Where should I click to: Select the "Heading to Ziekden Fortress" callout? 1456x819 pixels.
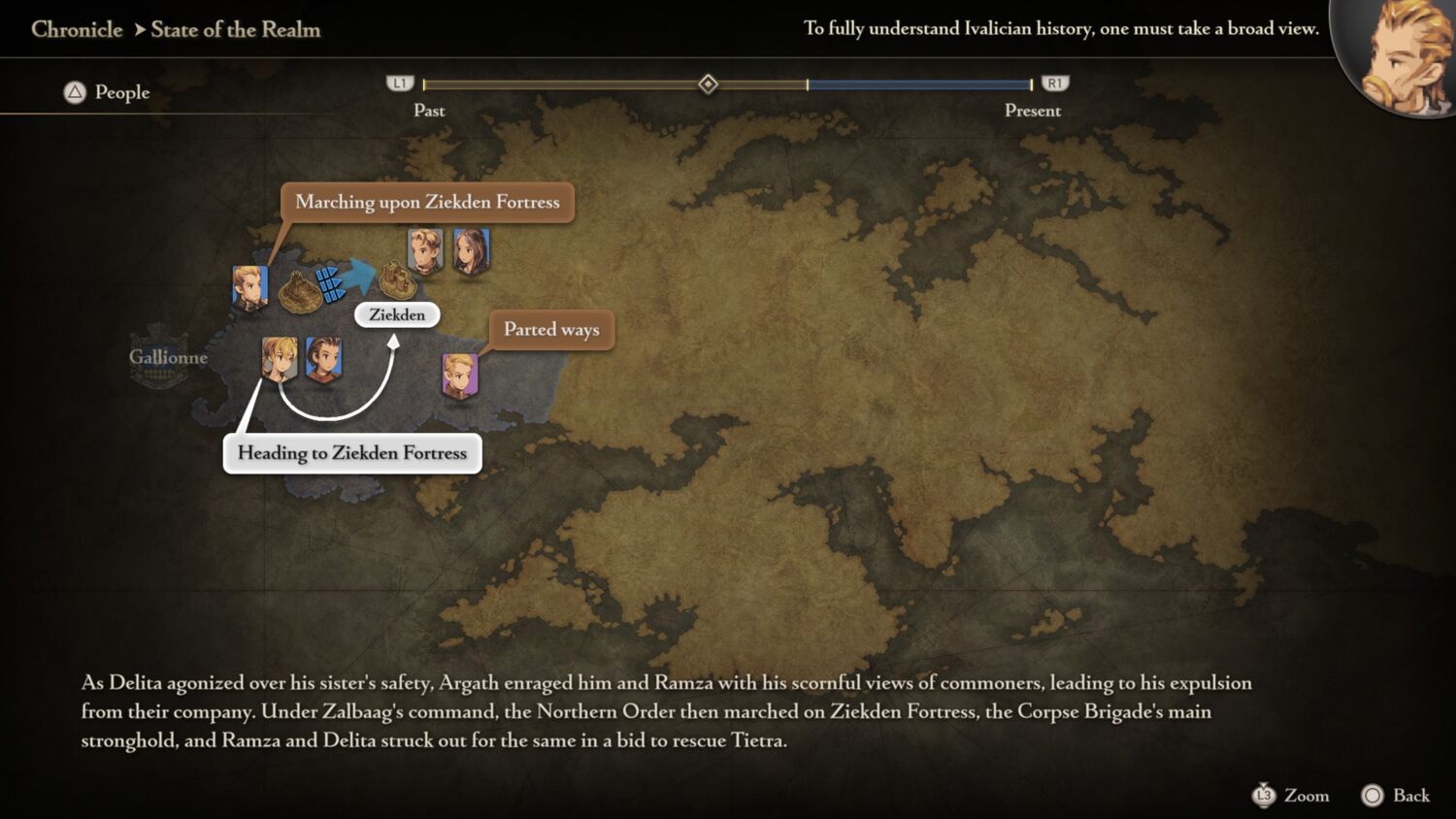352,453
